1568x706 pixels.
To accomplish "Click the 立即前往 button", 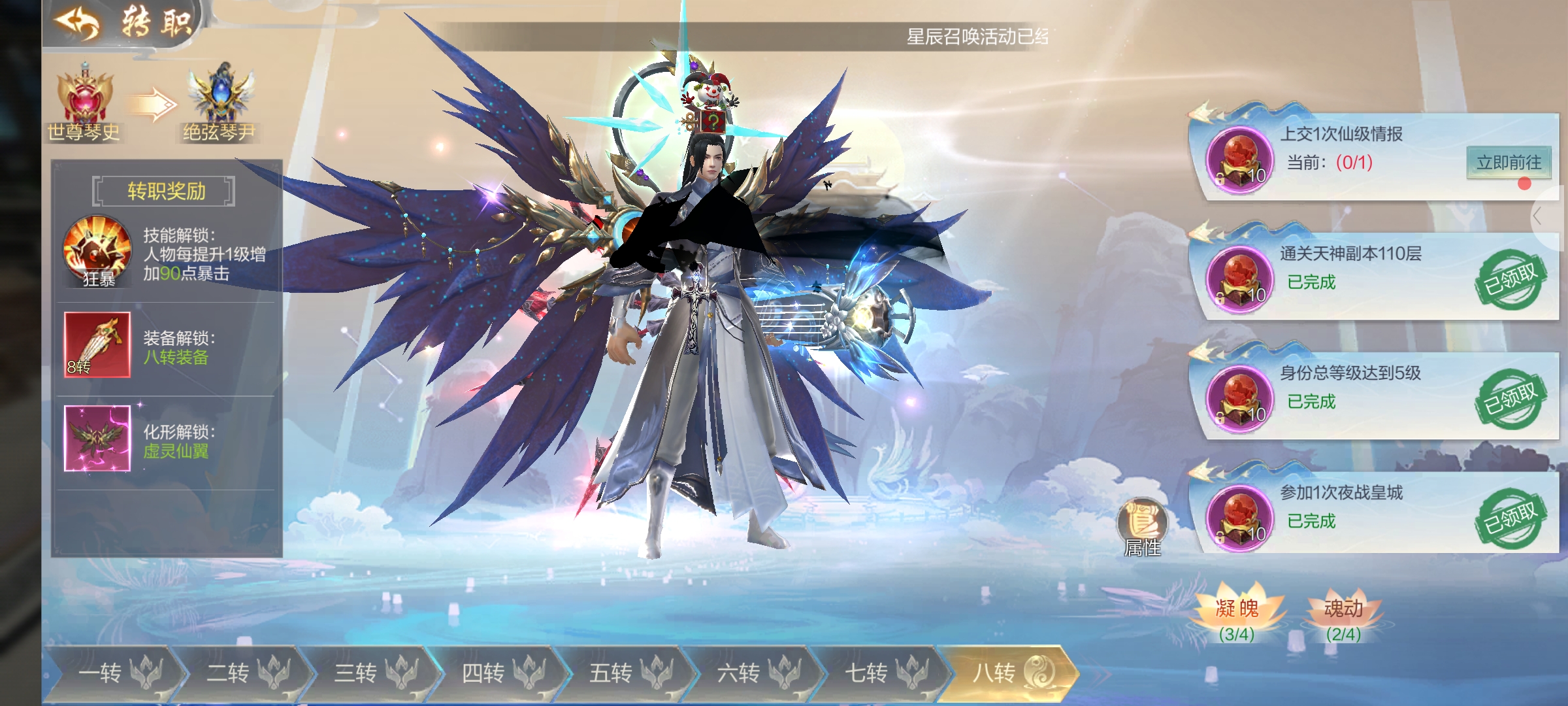I will coord(1508,162).
